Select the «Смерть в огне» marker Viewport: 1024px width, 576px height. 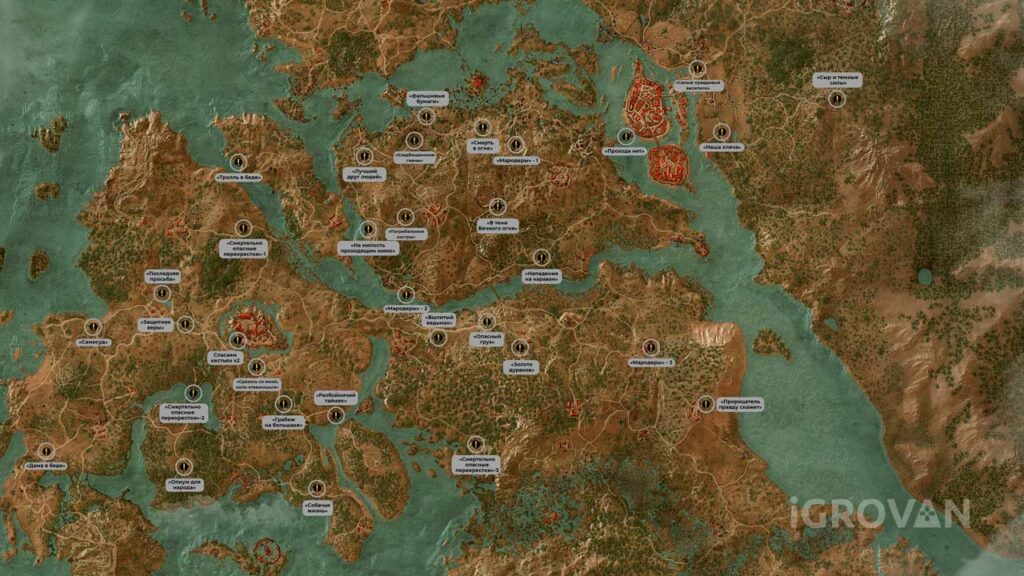pyautogui.click(x=482, y=127)
